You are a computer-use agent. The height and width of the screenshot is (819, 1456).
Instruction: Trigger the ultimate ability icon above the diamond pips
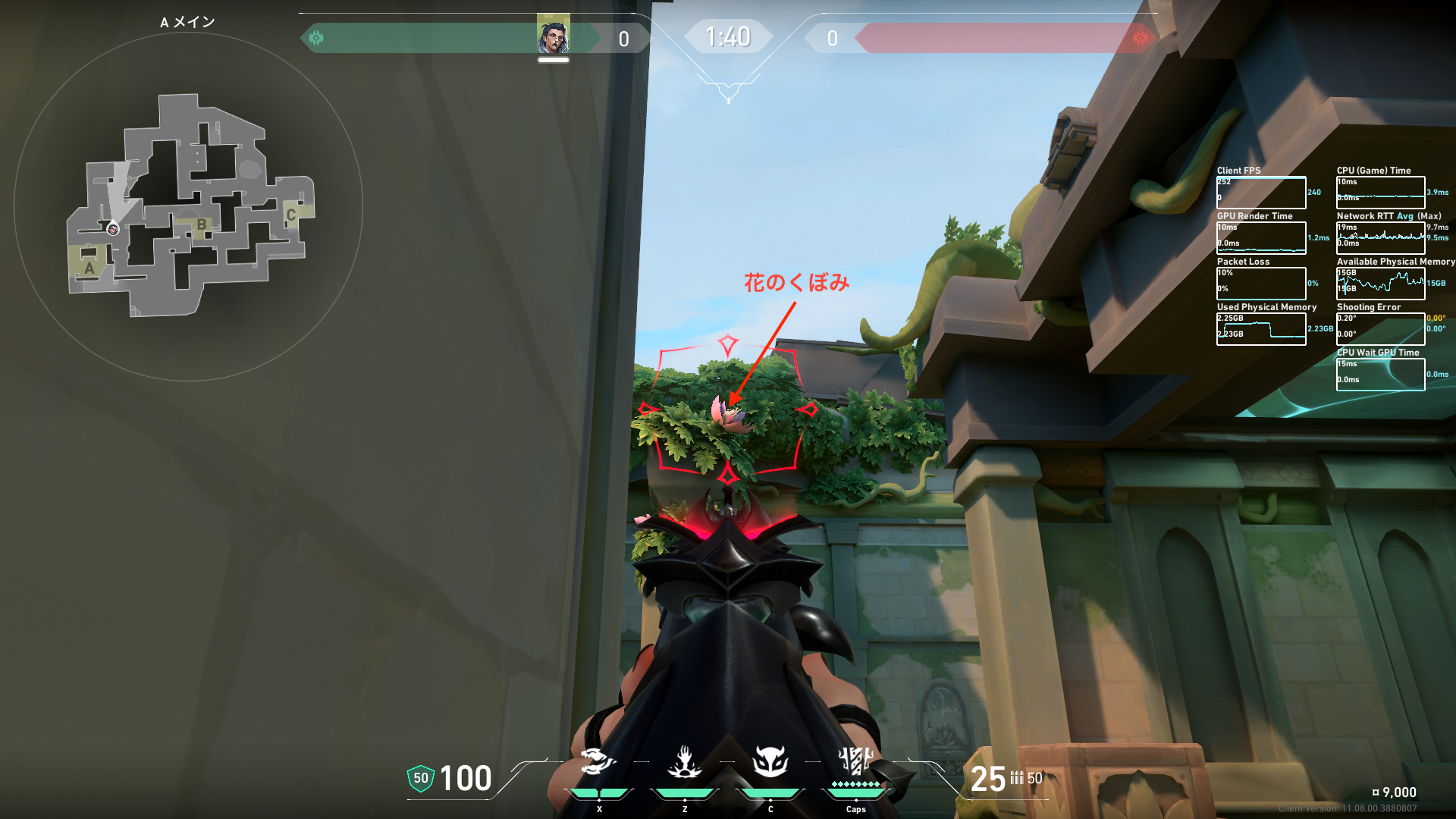[x=856, y=760]
